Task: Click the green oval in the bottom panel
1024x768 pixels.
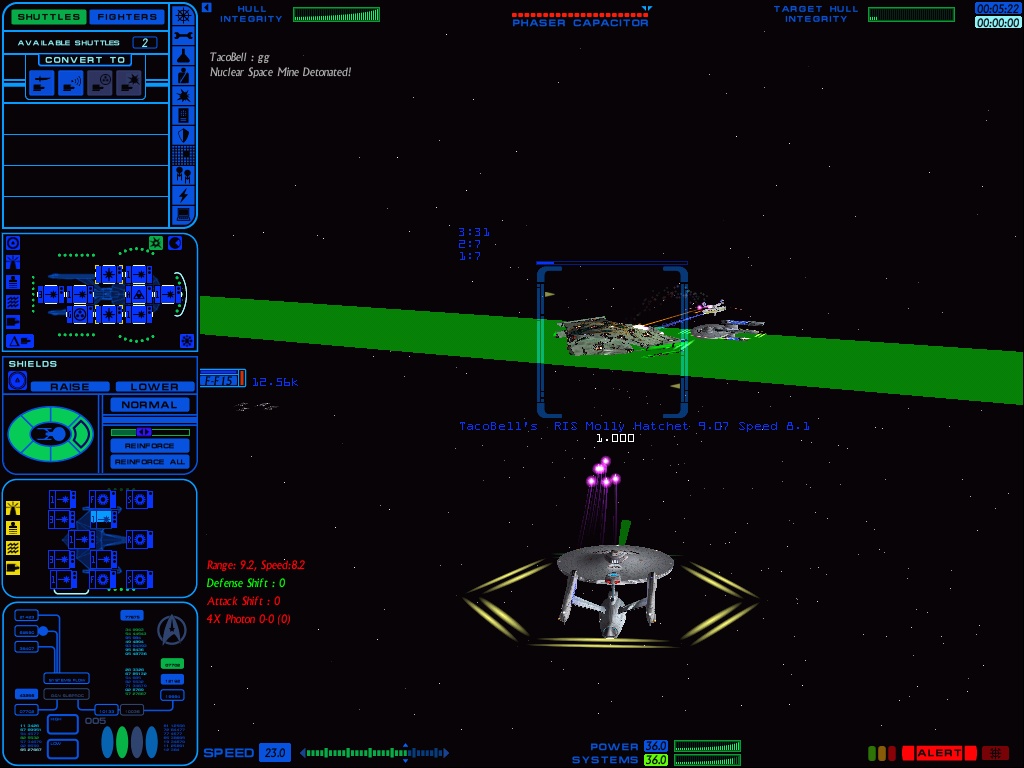Action: pyautogui.click(x=122, y=742)
